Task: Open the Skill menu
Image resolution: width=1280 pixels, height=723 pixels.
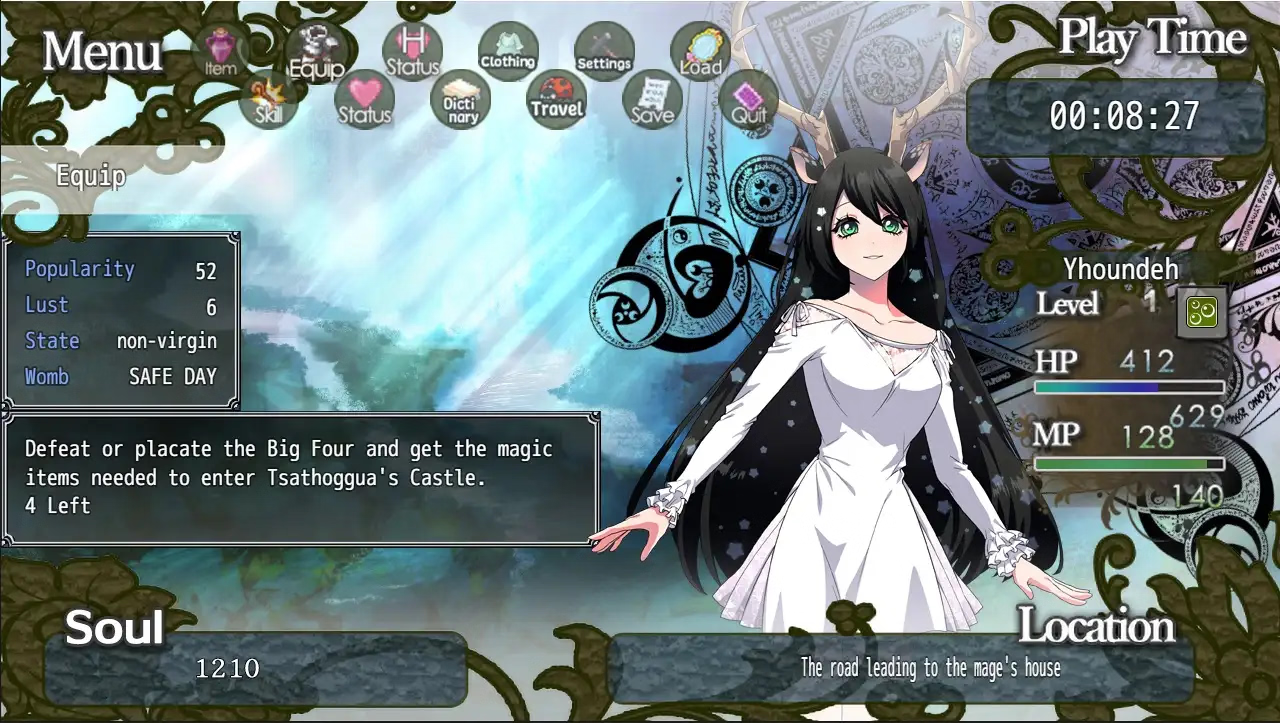Action: pos(268,100)
